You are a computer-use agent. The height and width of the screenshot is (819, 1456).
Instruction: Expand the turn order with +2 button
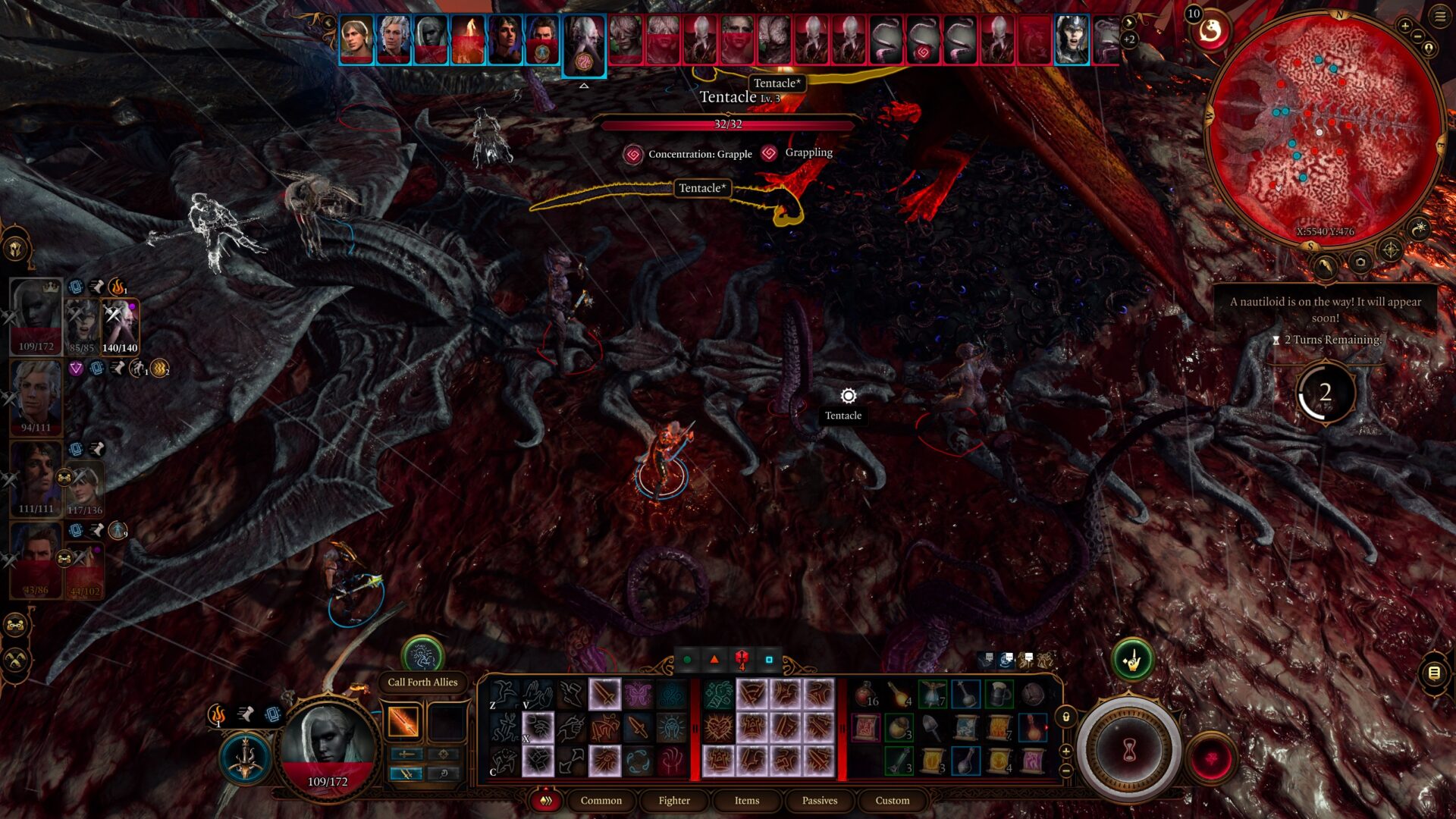1129,40
